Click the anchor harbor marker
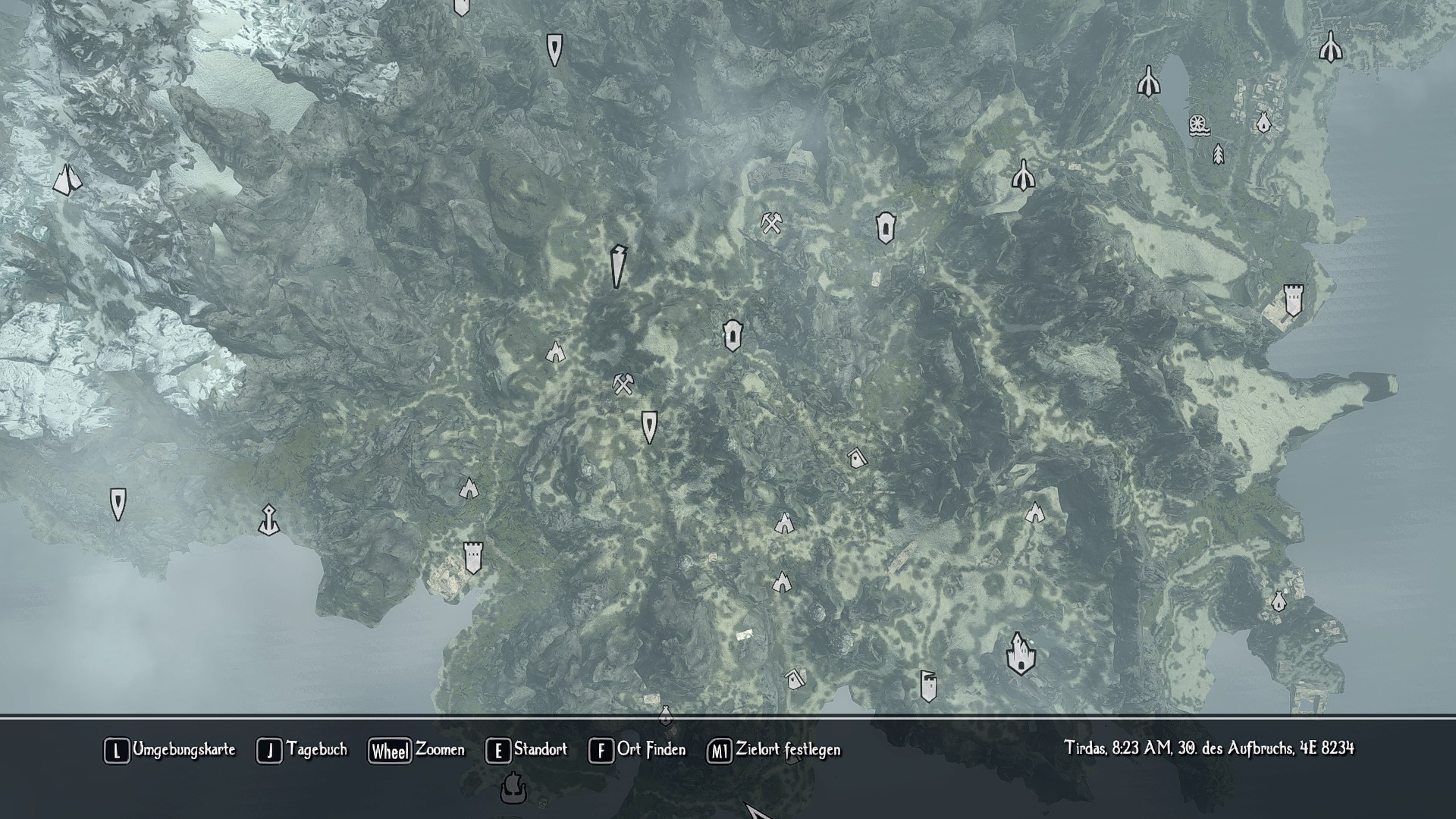Screen dimensions: 1456x819 click(268, 520)
